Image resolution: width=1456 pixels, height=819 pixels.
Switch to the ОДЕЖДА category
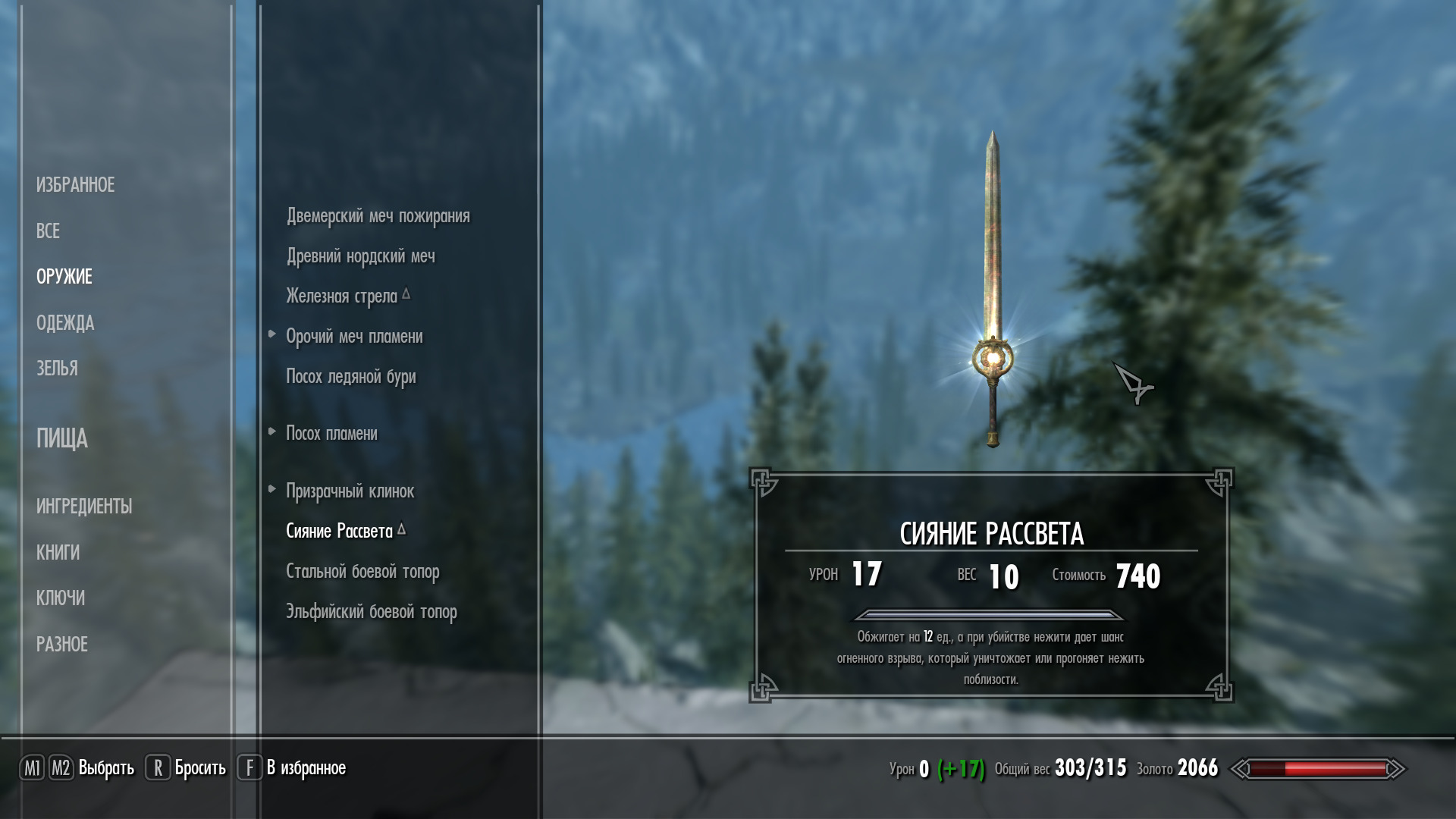click(x=65, y=323)
